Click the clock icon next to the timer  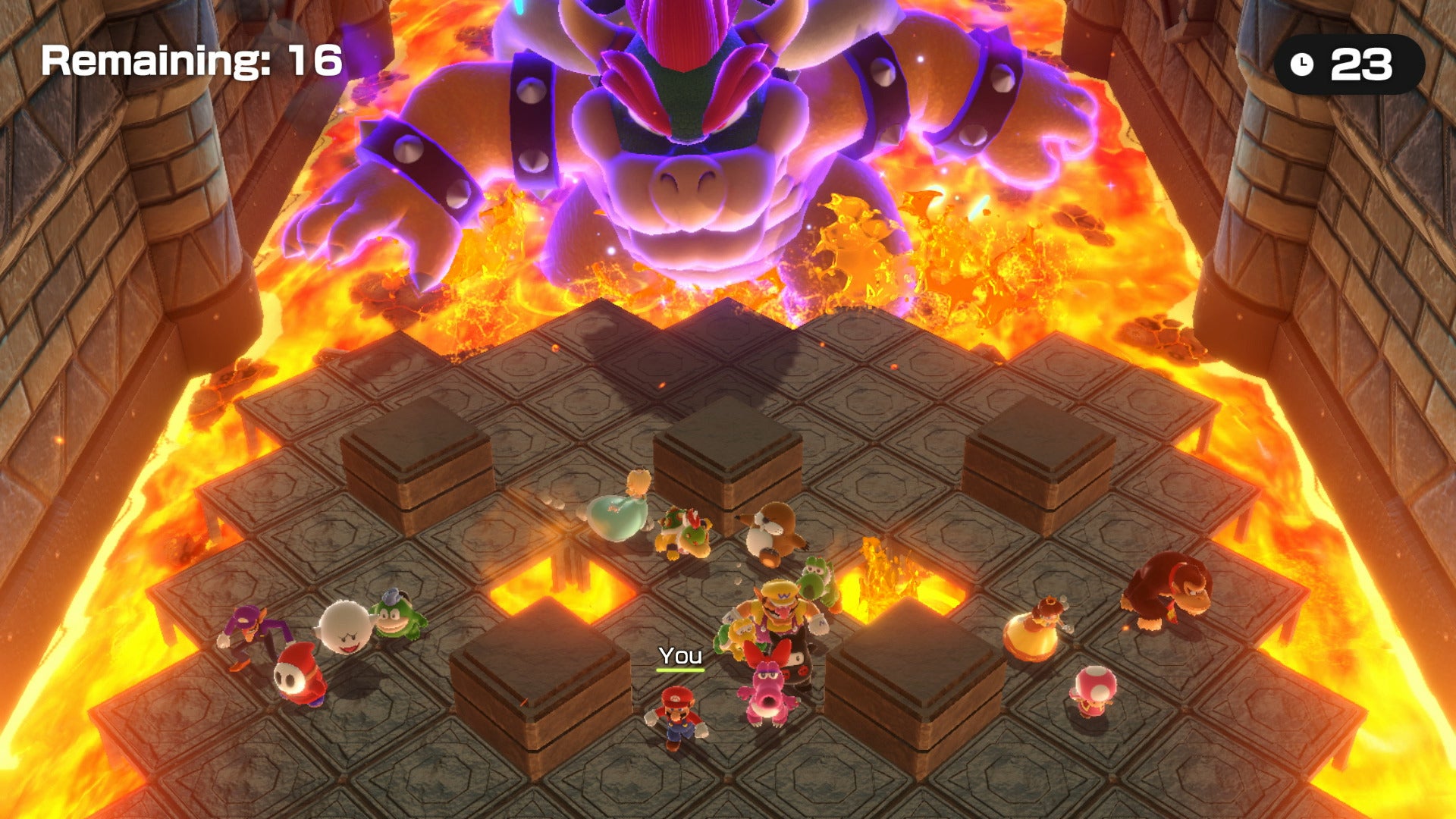[x=1301, y=64]
